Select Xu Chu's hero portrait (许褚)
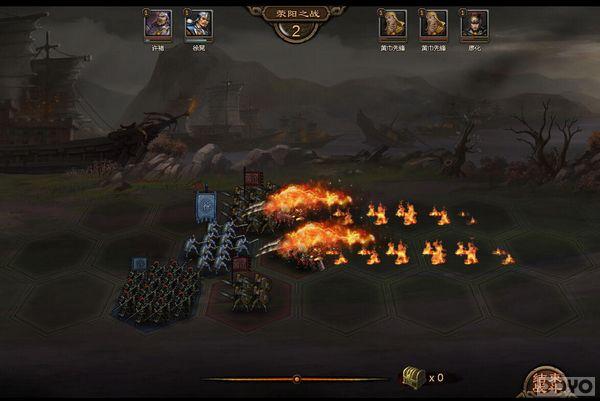 click(158, 24)
